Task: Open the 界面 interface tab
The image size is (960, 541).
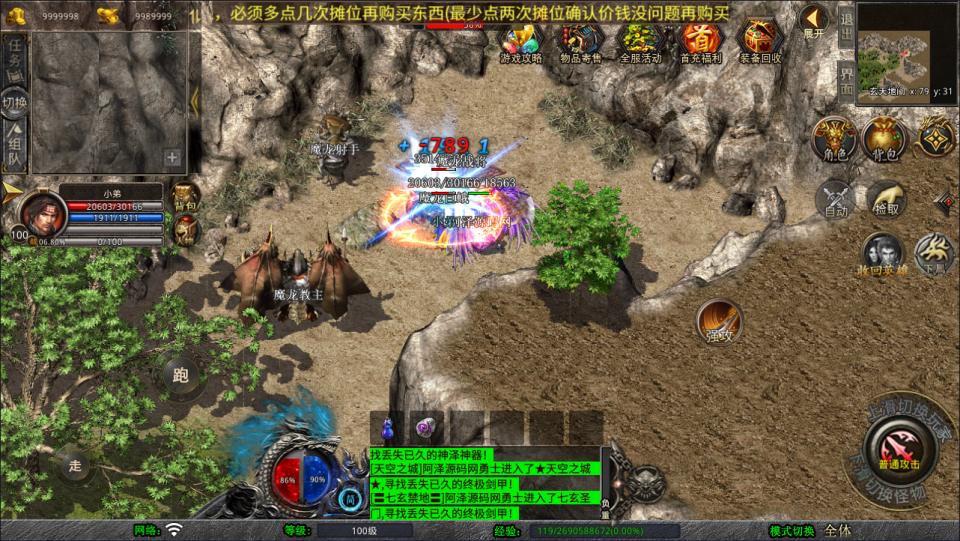Action: (846, 81)
